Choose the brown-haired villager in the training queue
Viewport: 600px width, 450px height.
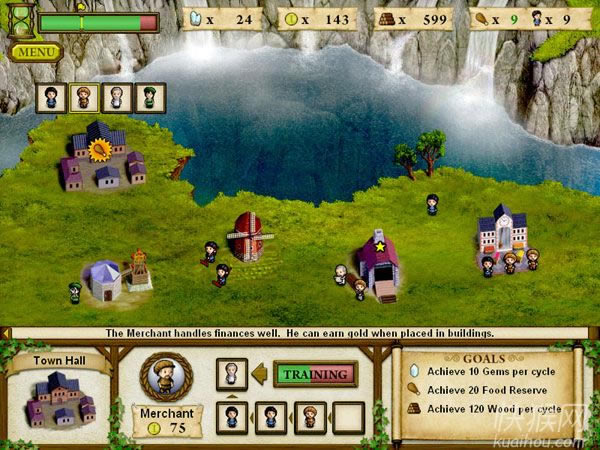(309, 417)
